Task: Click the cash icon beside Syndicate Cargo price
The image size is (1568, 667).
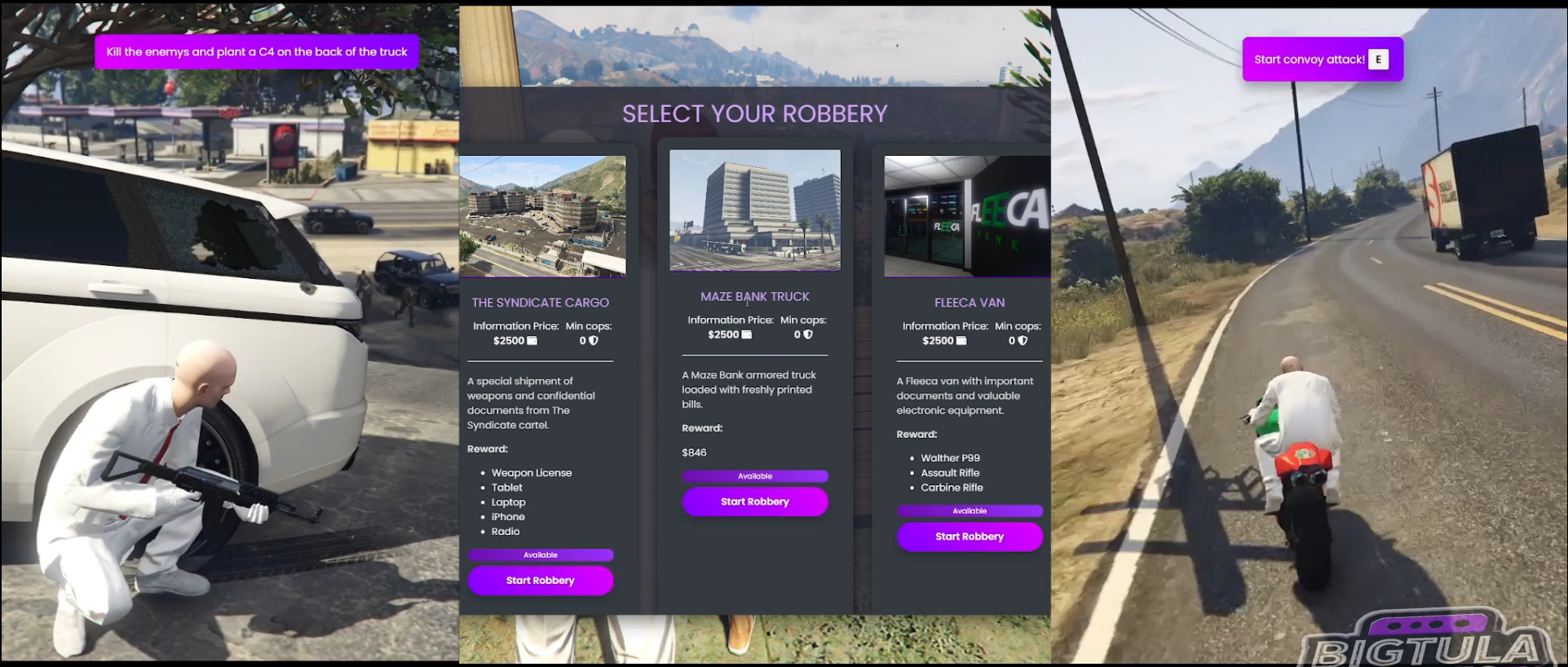Action: [x=531, y=340]
